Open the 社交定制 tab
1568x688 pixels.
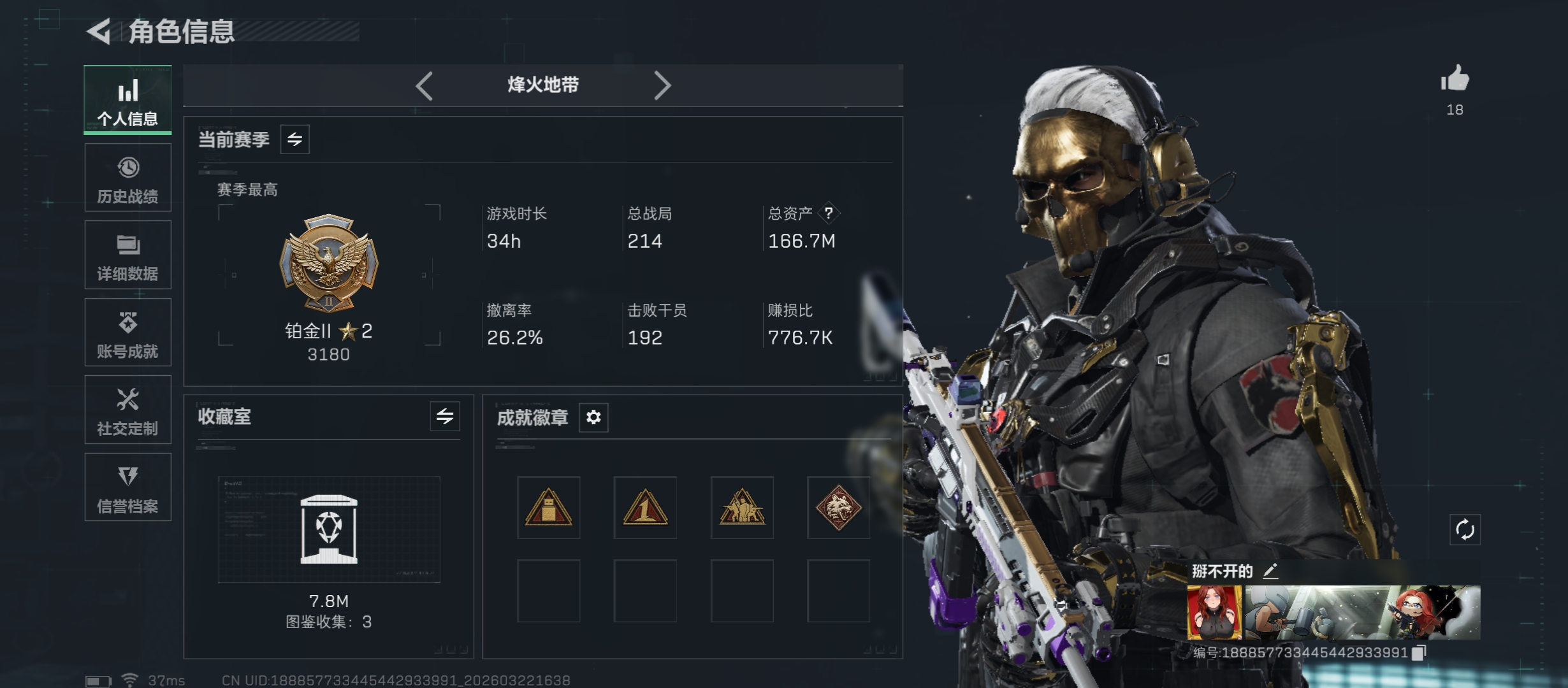coord(127,410)
